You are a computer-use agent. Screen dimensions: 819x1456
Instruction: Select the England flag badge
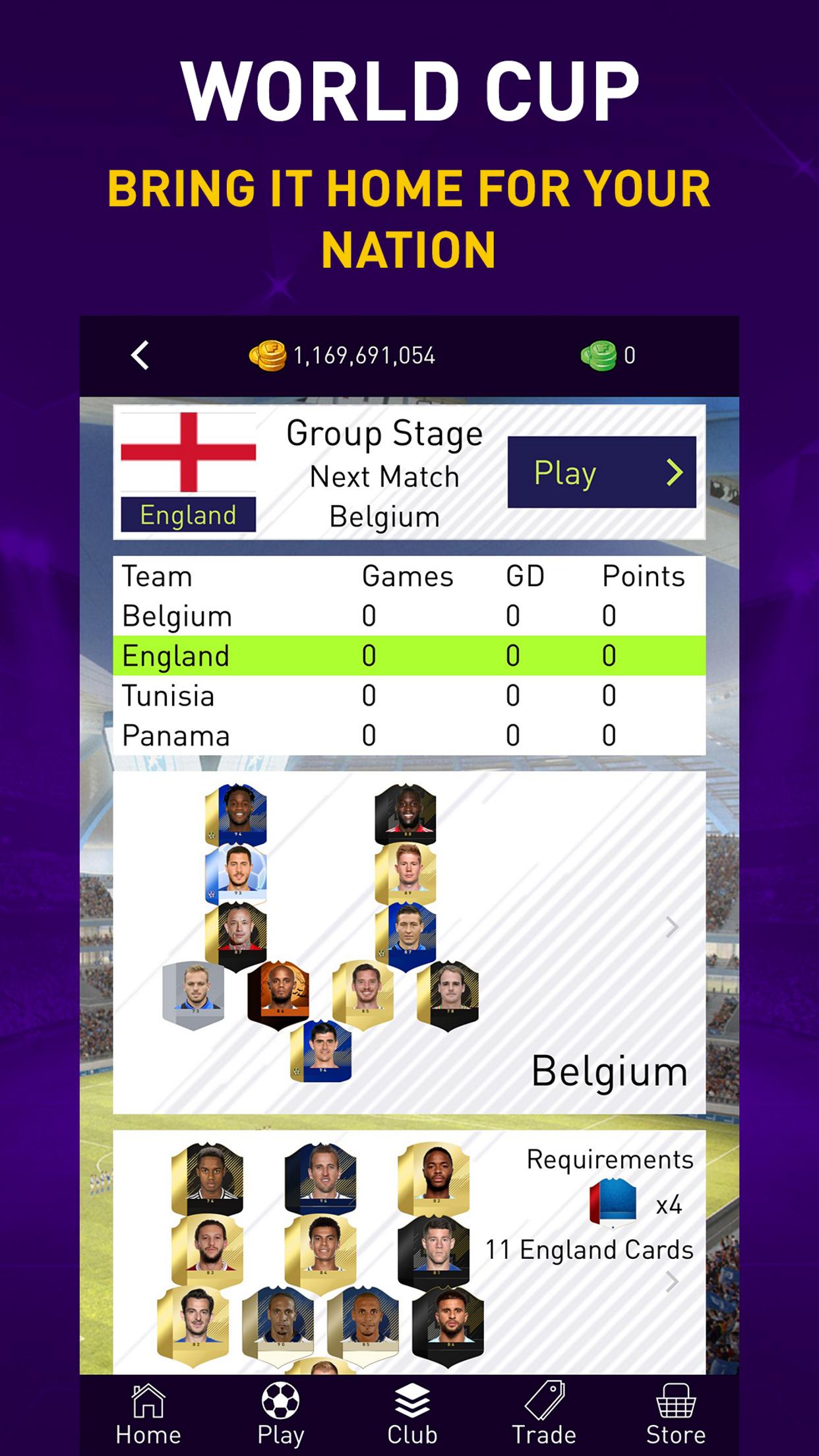[x=189, y=472]
